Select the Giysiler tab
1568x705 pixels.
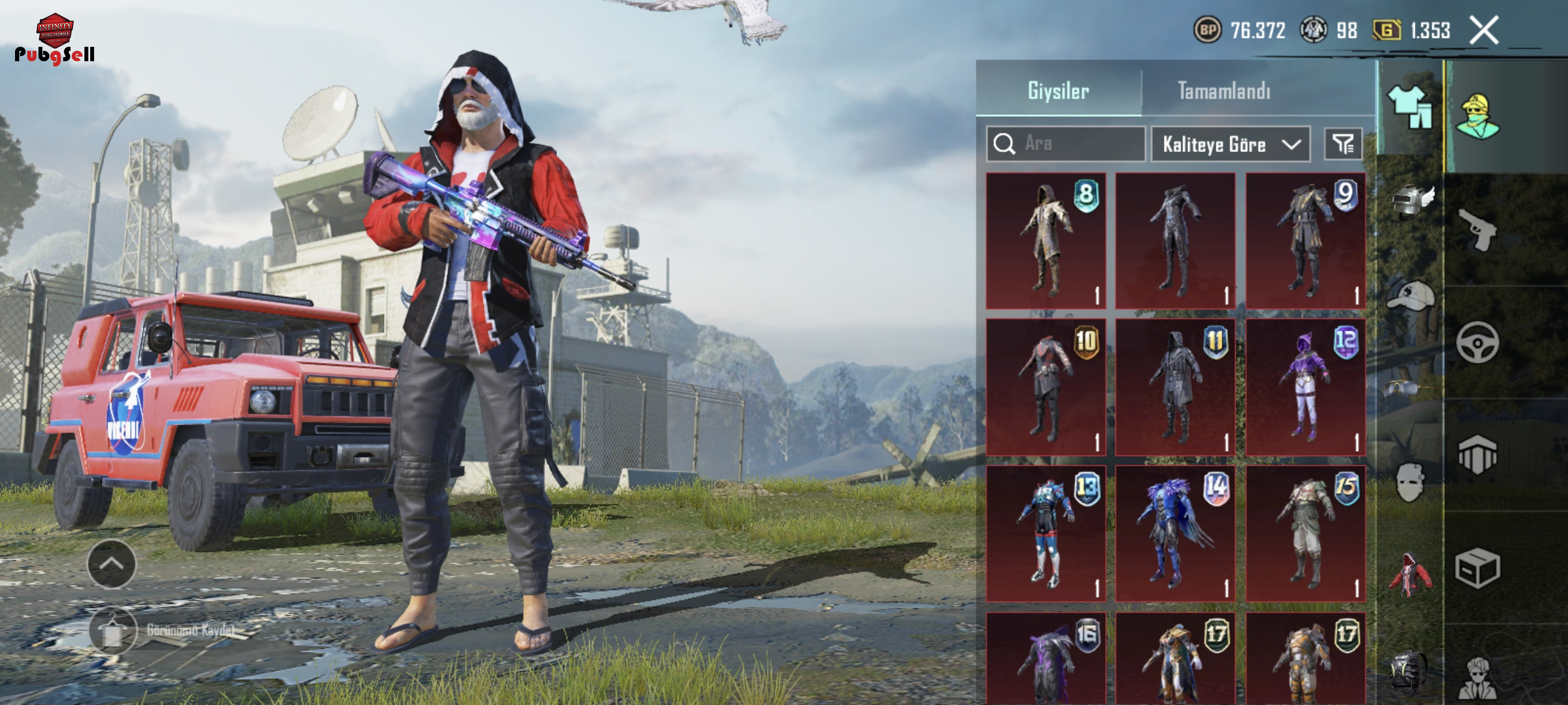tap(1058, 91)
